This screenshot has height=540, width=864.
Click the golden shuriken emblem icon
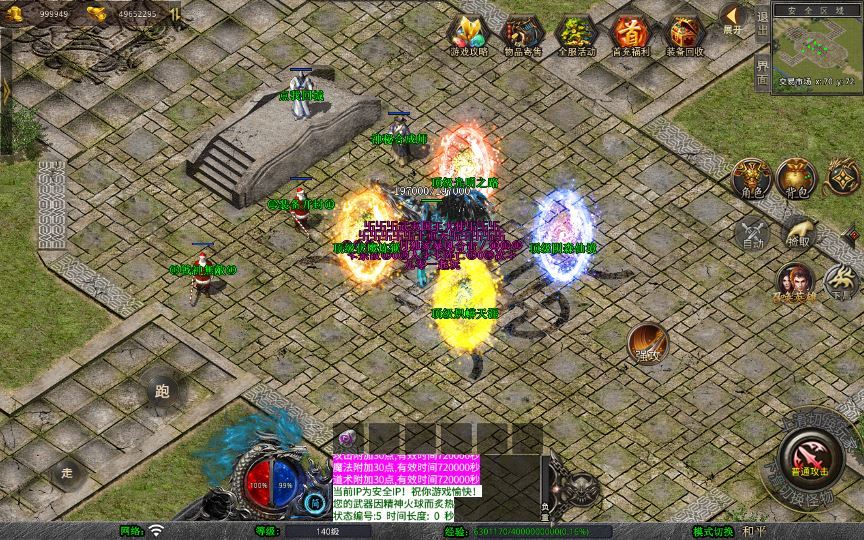point(842,177)
